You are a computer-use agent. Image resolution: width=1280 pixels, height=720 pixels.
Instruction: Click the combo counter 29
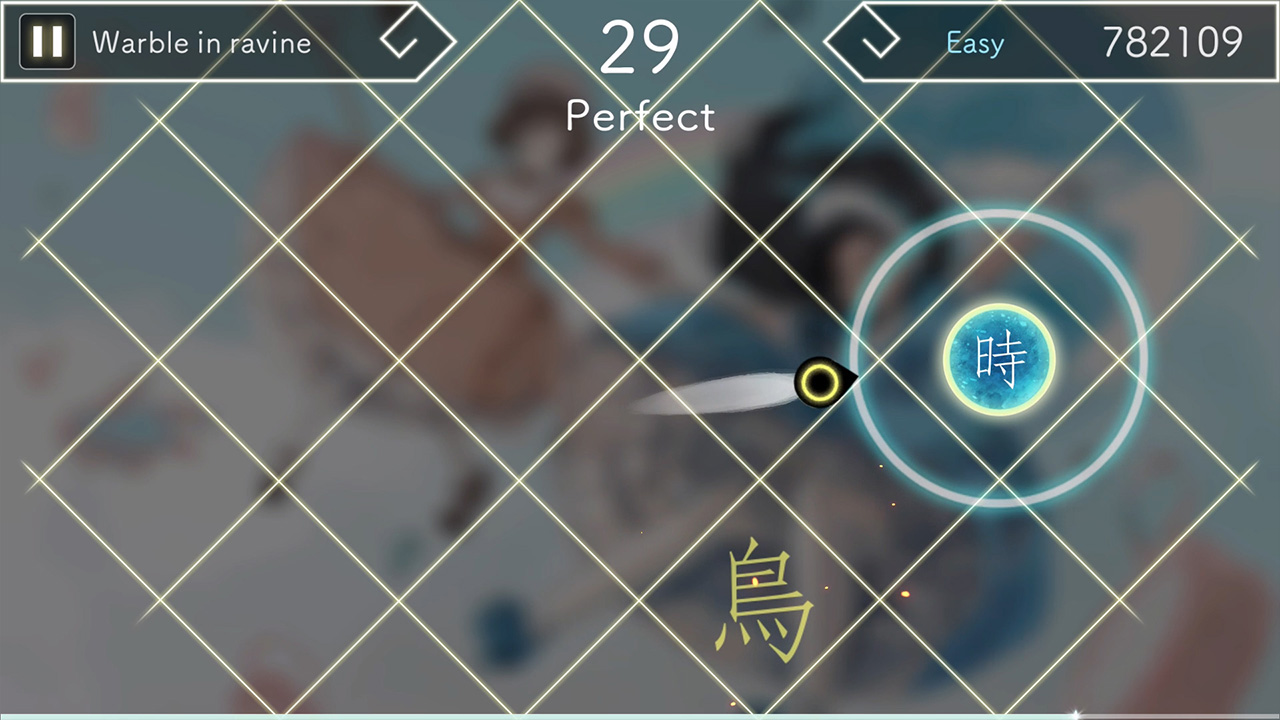[x=640, y=44]
